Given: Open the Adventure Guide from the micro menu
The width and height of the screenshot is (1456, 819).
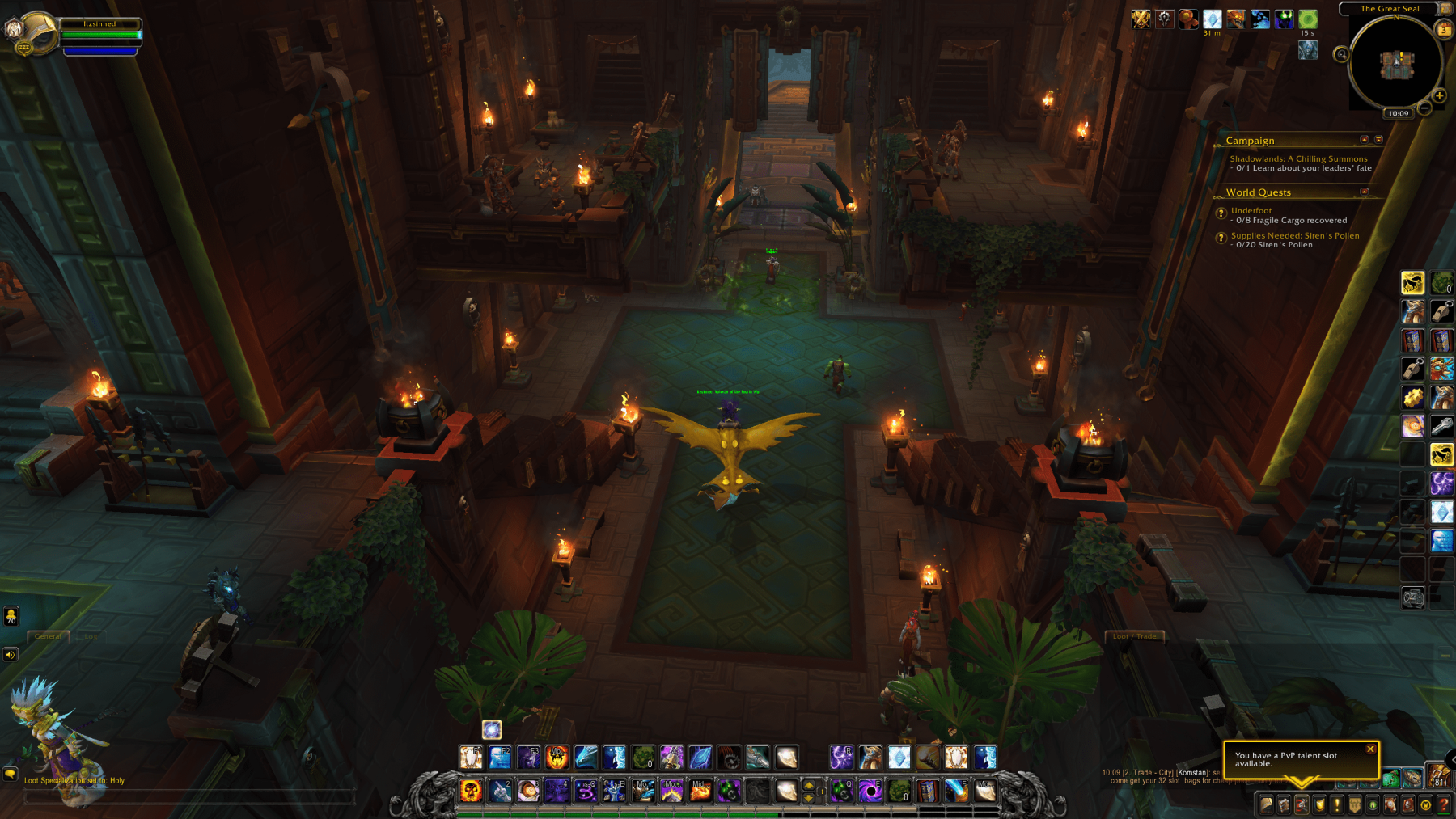Looking at the screenshot, I should point(1407,805).
